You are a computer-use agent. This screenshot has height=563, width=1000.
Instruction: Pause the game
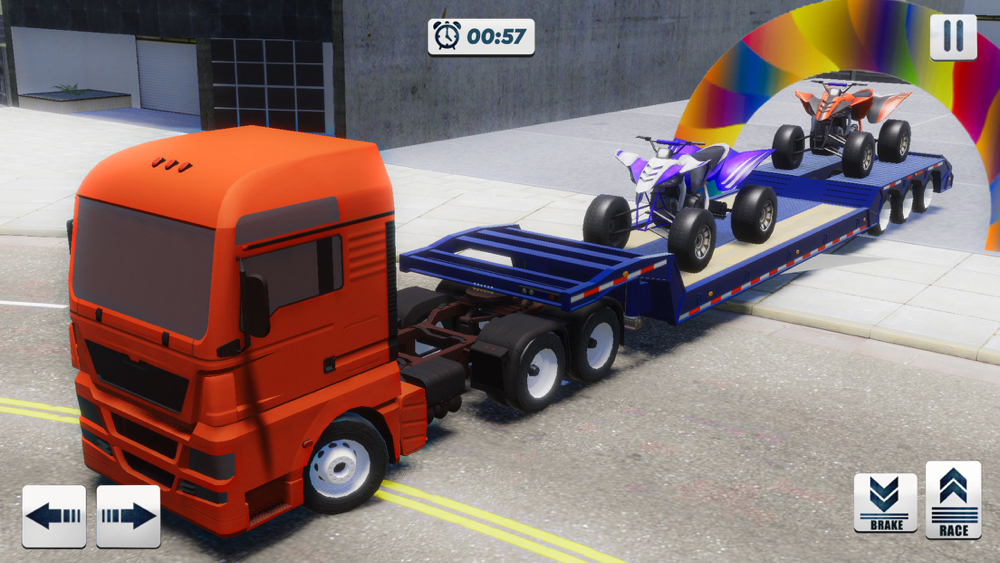pyautogui.click(x=953, y=37)
